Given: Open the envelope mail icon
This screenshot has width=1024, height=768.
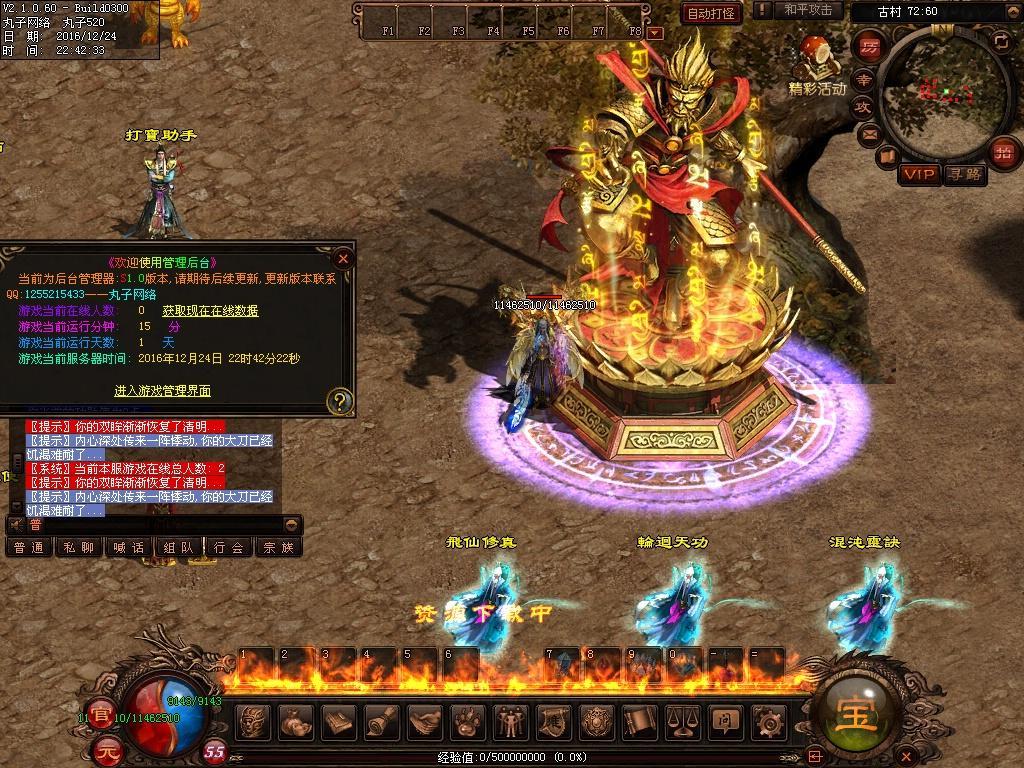Looking at the screenshot, I should coord(869,133).
